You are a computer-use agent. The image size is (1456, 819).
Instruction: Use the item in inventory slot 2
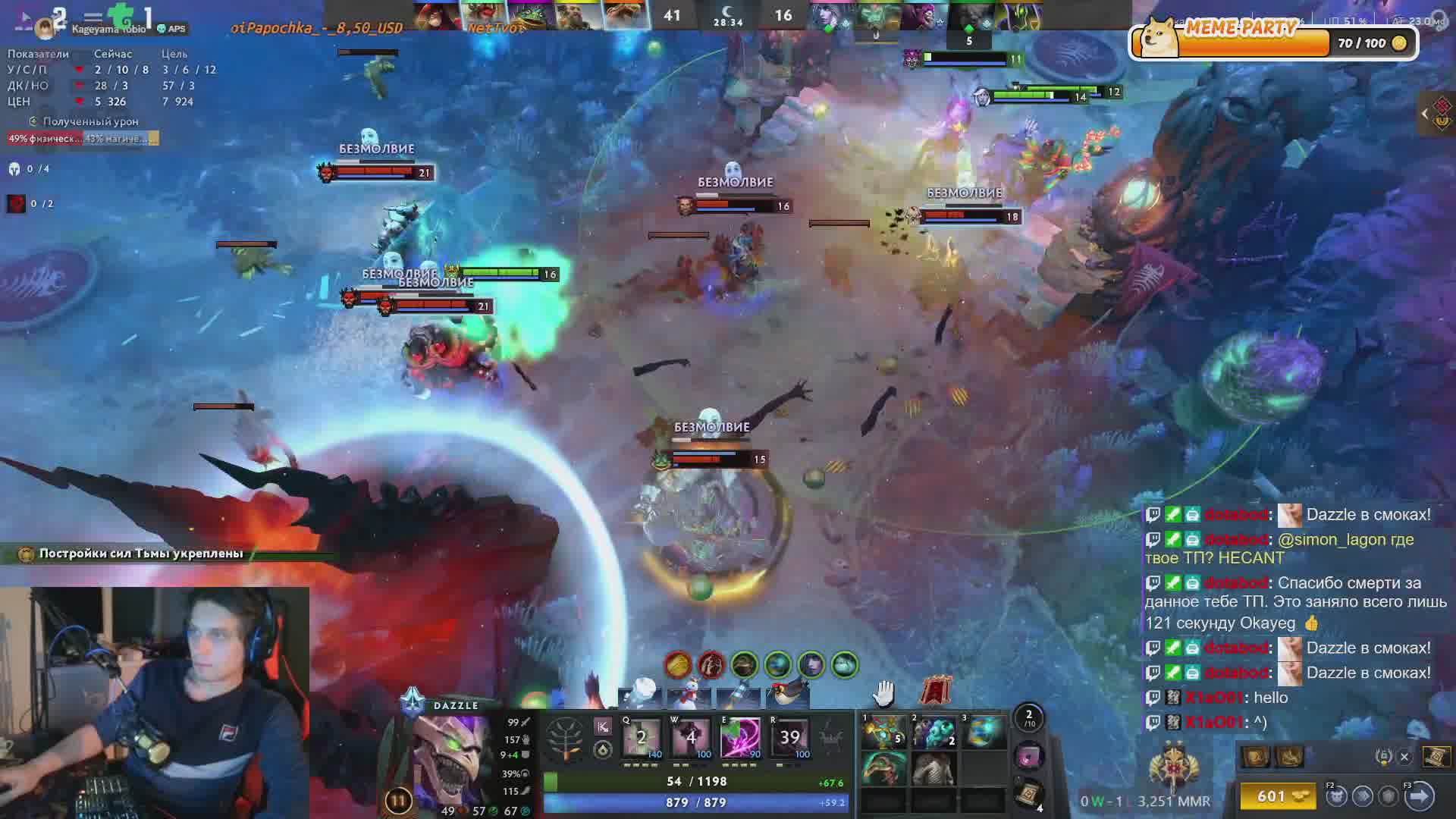pos(934,733)
